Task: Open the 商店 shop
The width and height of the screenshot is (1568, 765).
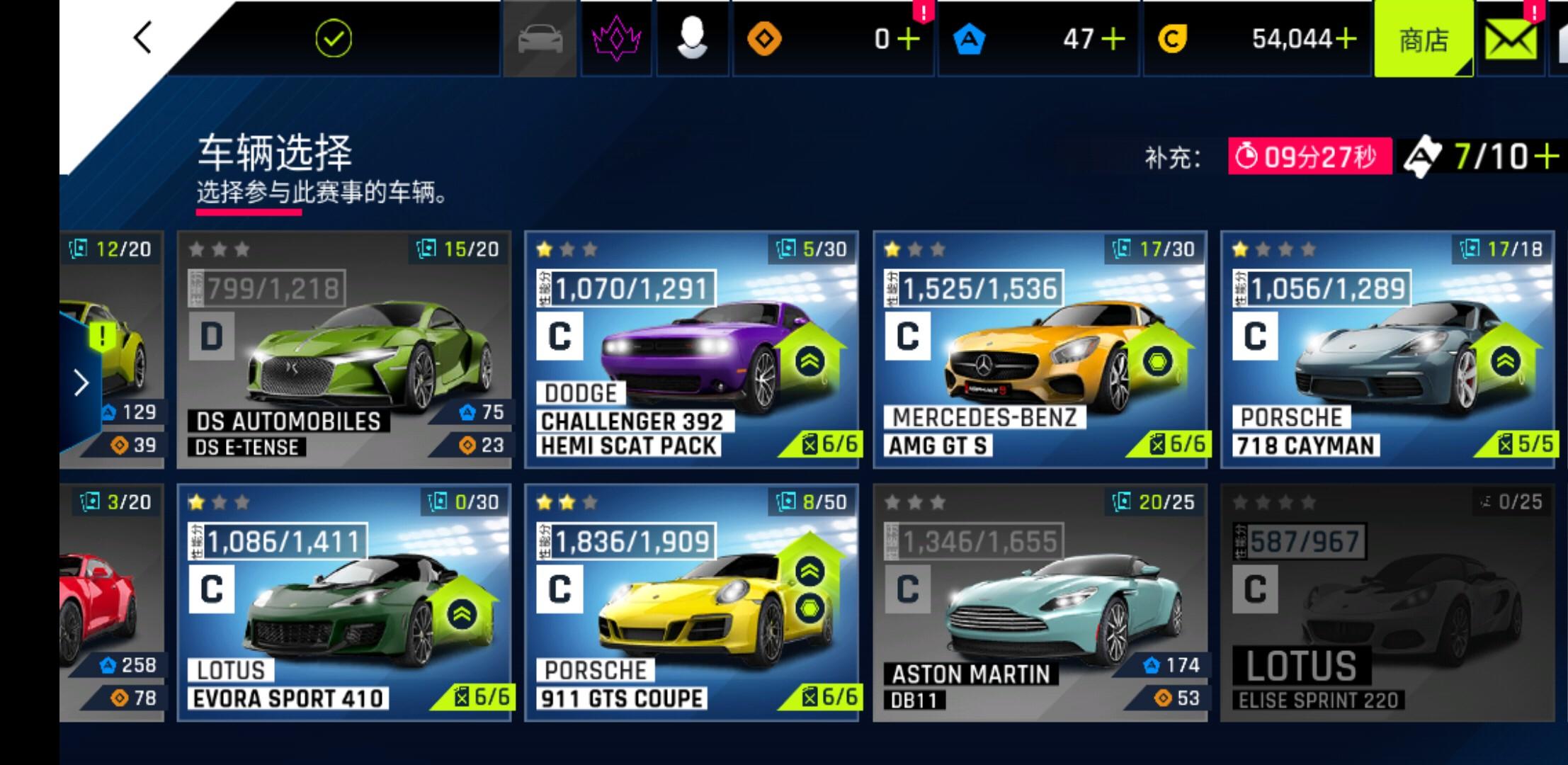Action: [x=1423, y=40]
